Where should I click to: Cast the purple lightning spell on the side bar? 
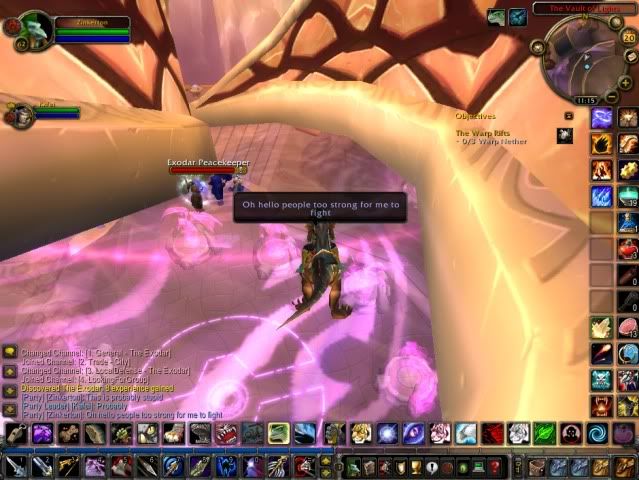[x=601, y=119]
